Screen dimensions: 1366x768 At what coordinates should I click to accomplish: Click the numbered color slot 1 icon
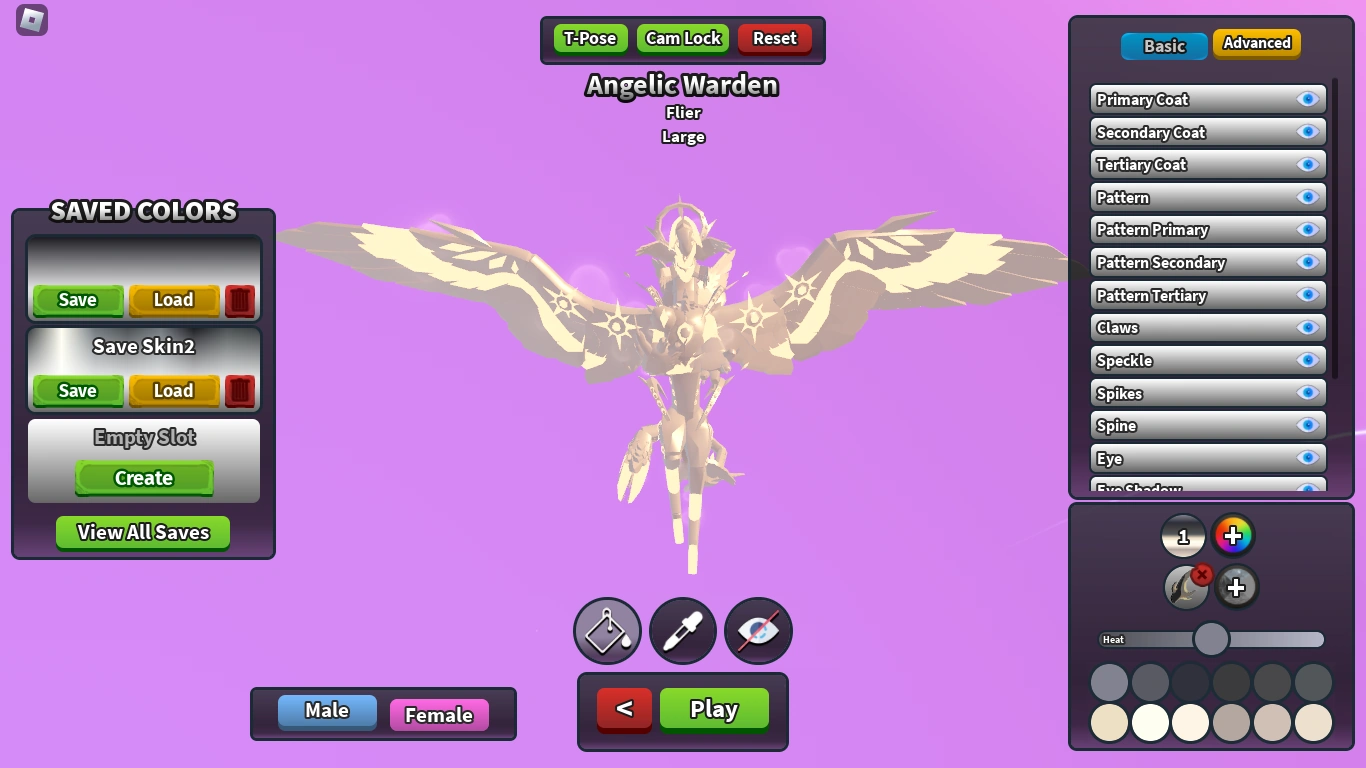[x=1183, y=535]
